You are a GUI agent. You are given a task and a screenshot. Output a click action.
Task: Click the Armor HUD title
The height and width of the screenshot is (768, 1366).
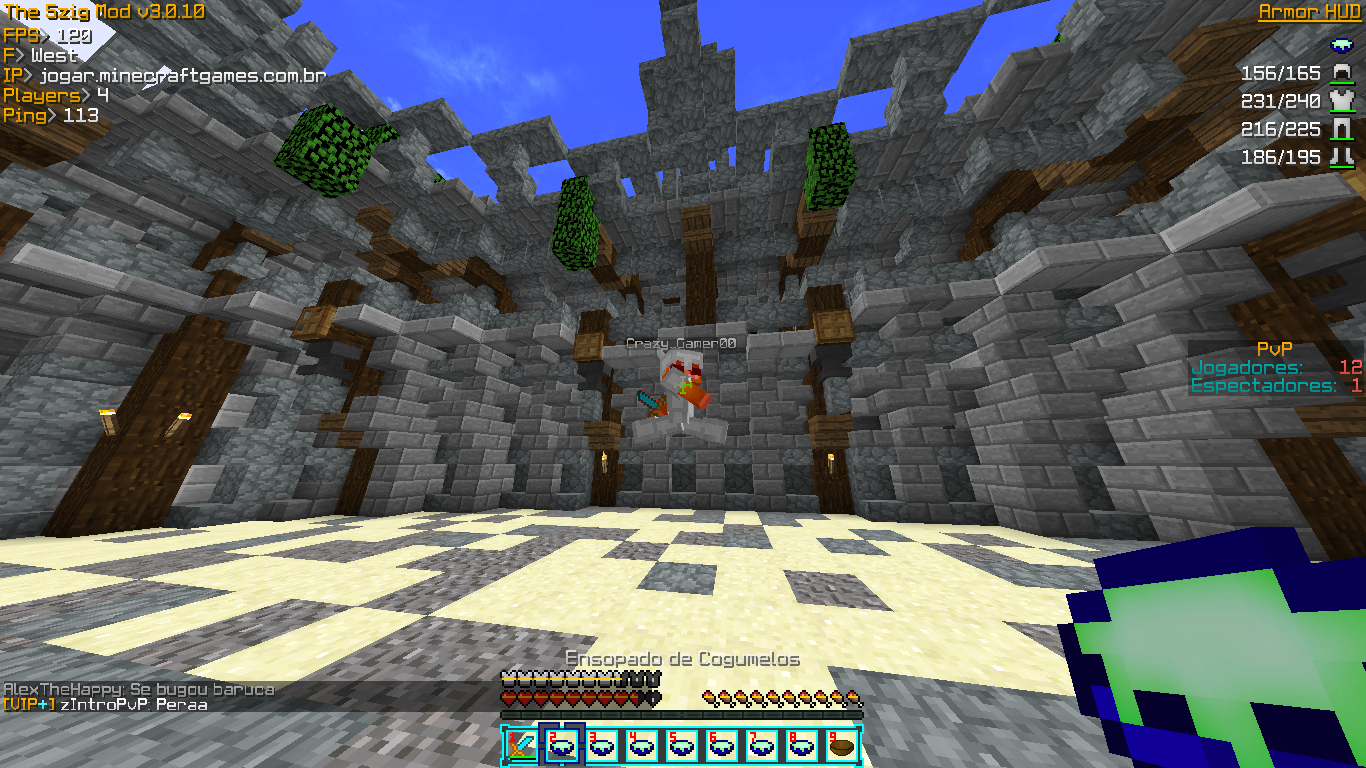point(1309,12)
